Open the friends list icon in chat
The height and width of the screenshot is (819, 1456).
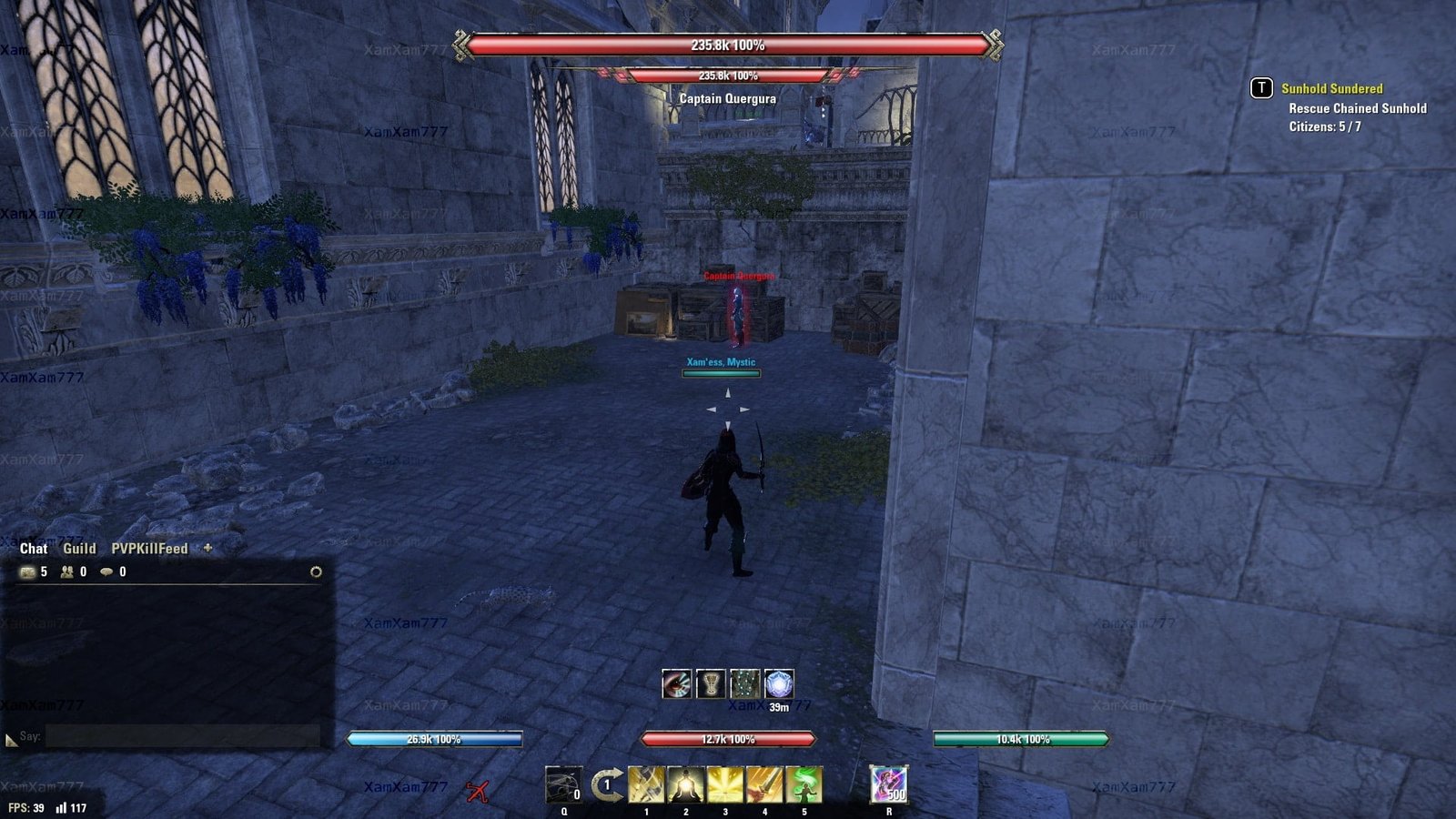point(67,571)
